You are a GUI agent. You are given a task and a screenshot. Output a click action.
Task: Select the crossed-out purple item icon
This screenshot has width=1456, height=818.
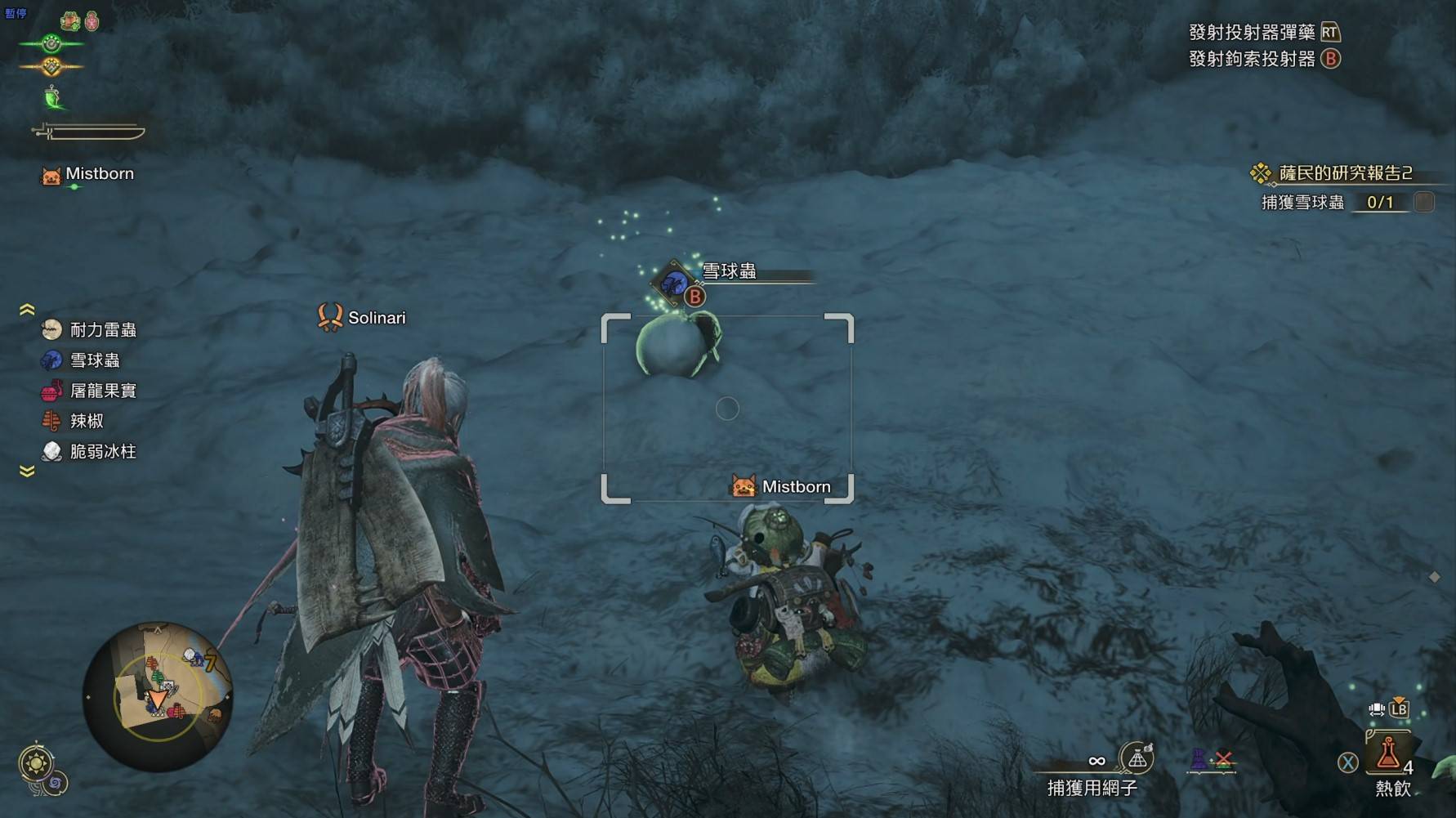[1211, 761]
